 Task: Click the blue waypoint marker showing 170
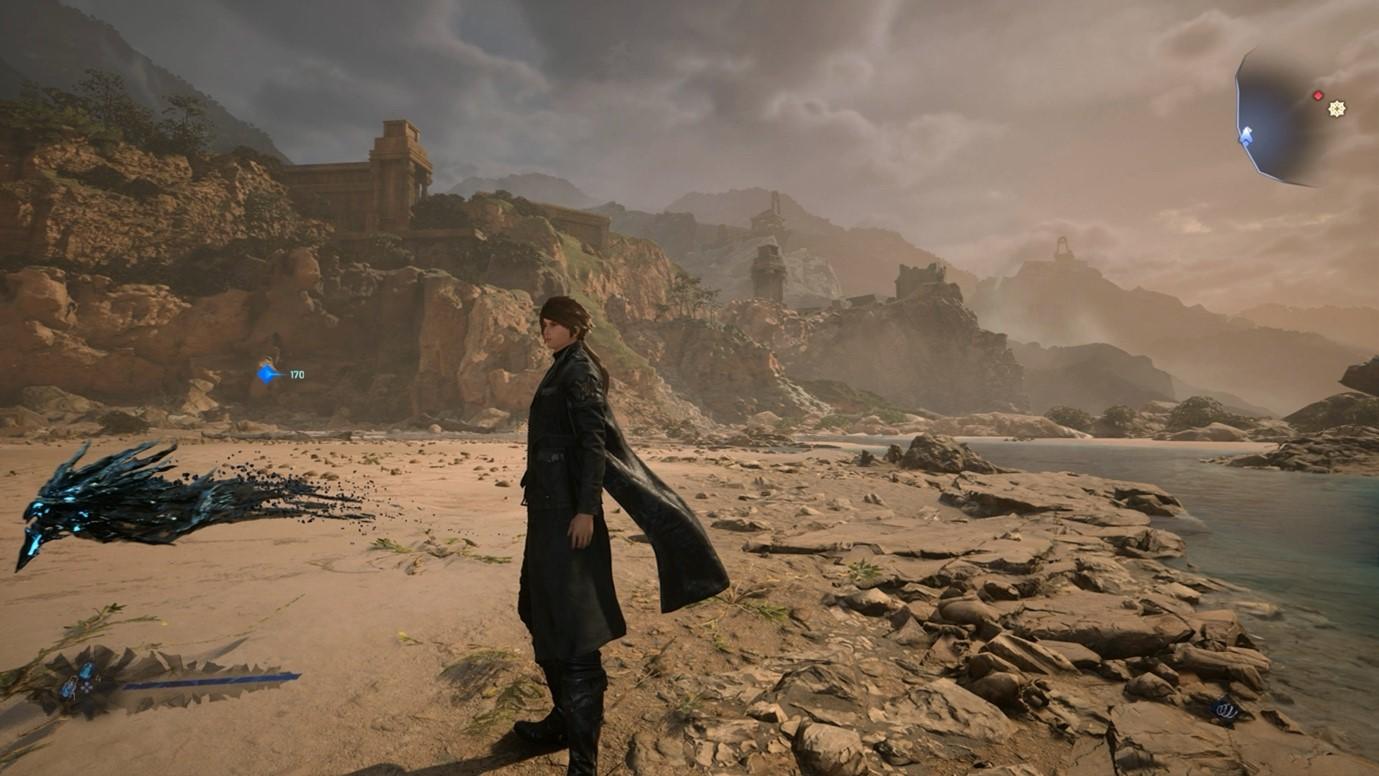268,374
